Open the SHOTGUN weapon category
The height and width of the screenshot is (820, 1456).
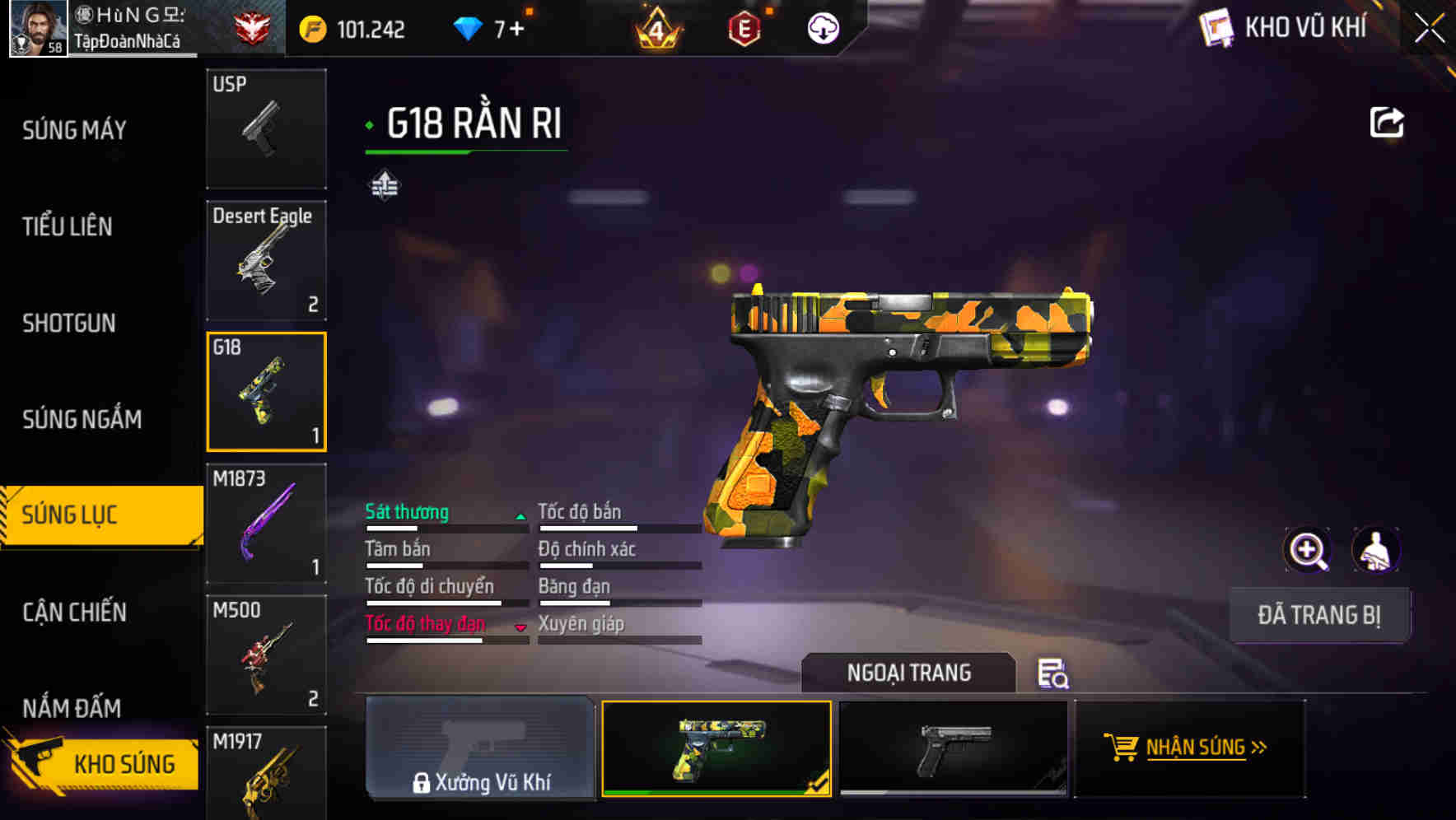tap(68, 324)
